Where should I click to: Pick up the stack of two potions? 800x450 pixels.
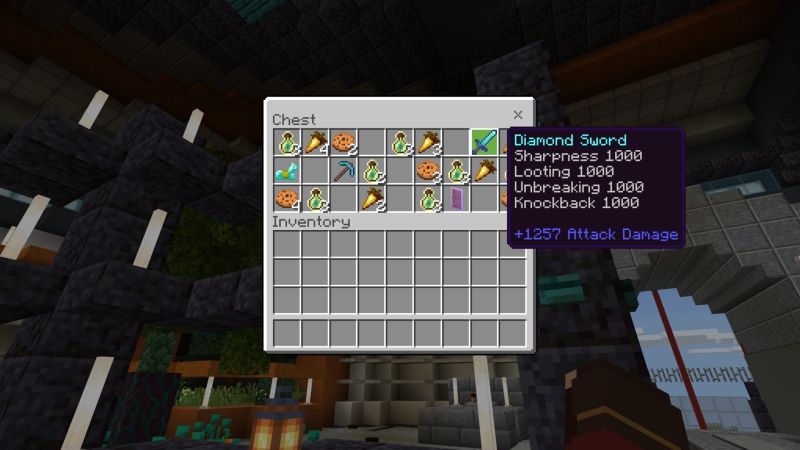click(372, 170)
